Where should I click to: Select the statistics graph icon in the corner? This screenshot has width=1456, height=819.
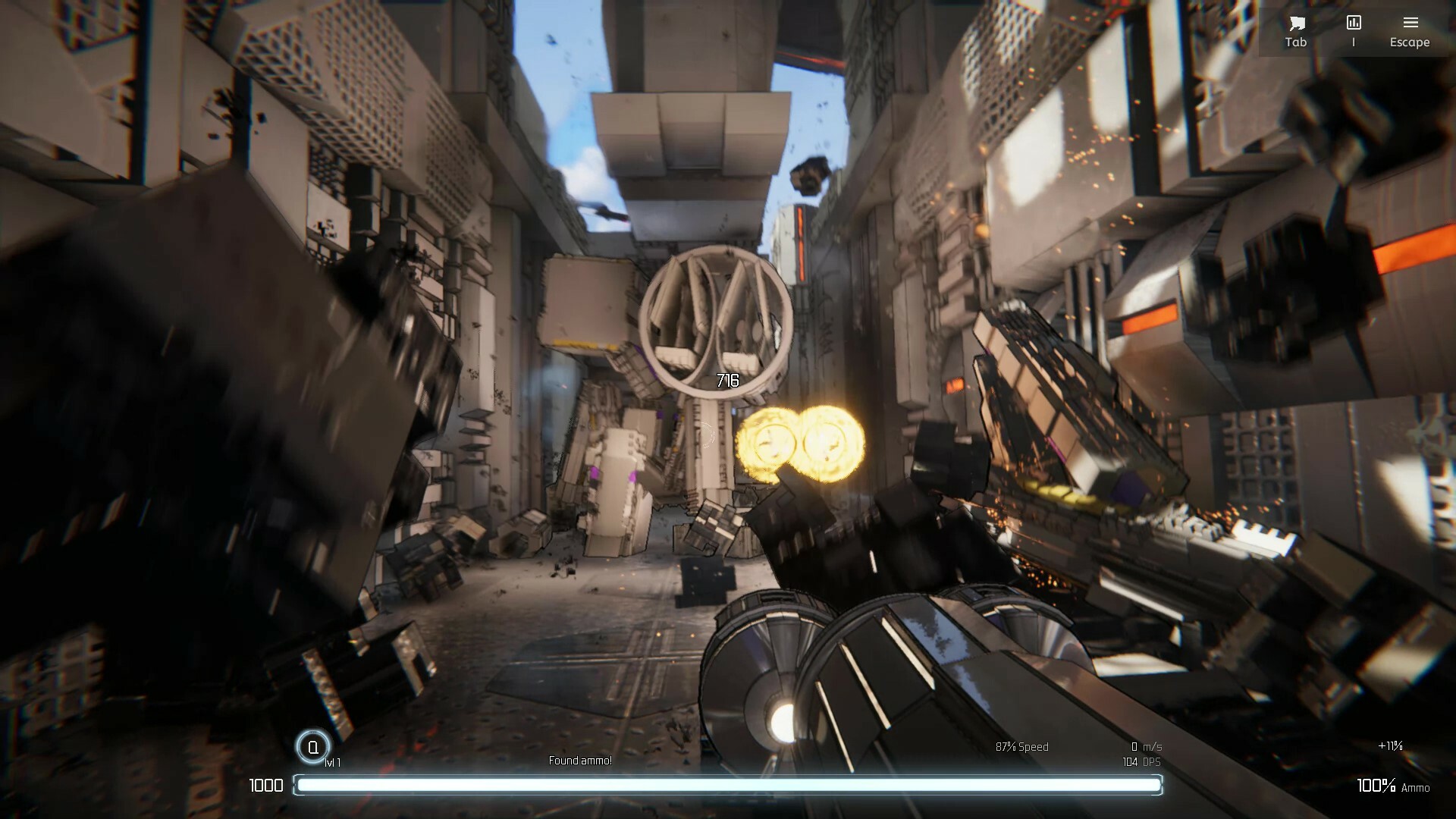[1353, 21]
